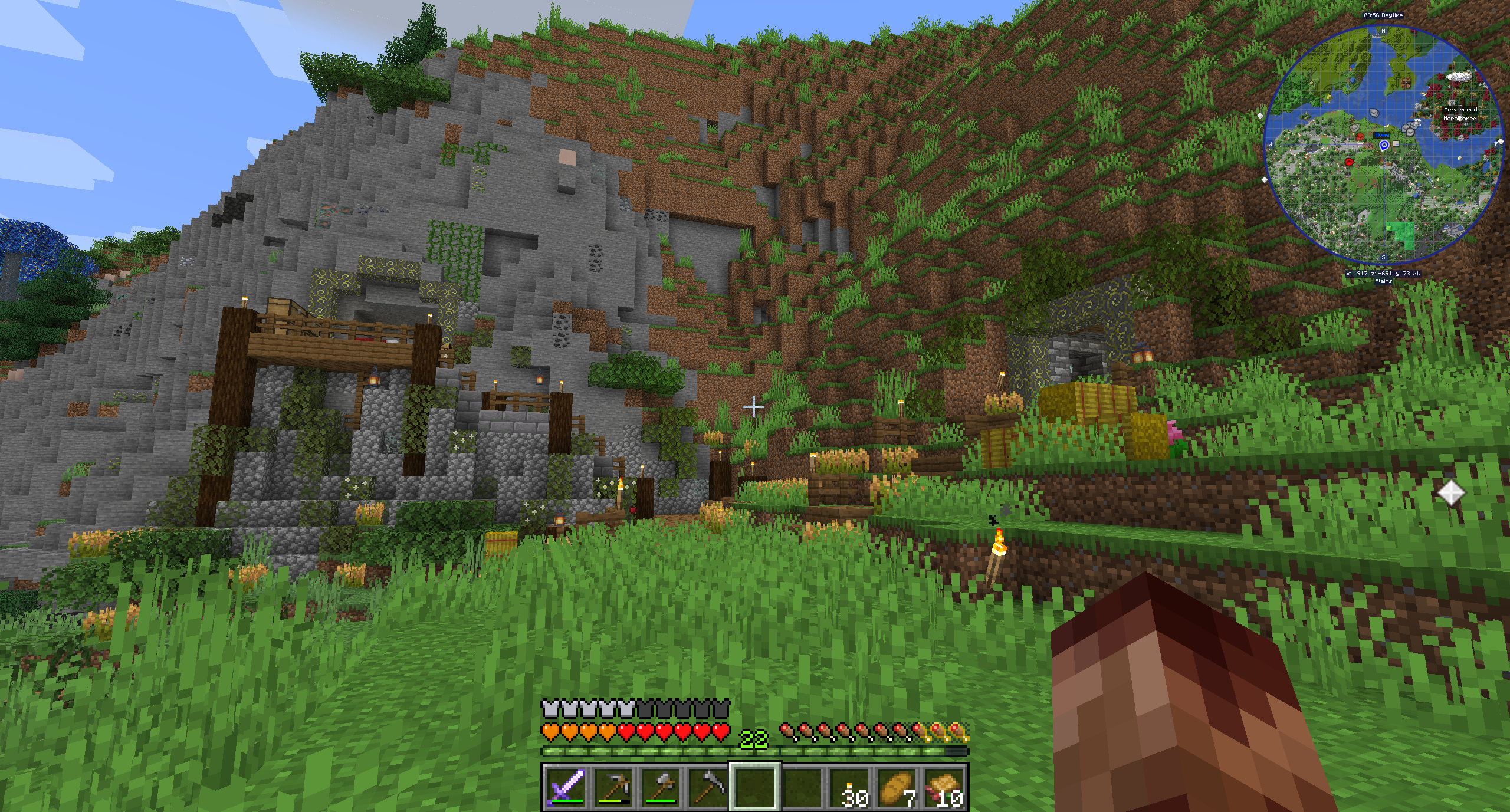Click the Meraincred player label on minimap

point(1460,110)
